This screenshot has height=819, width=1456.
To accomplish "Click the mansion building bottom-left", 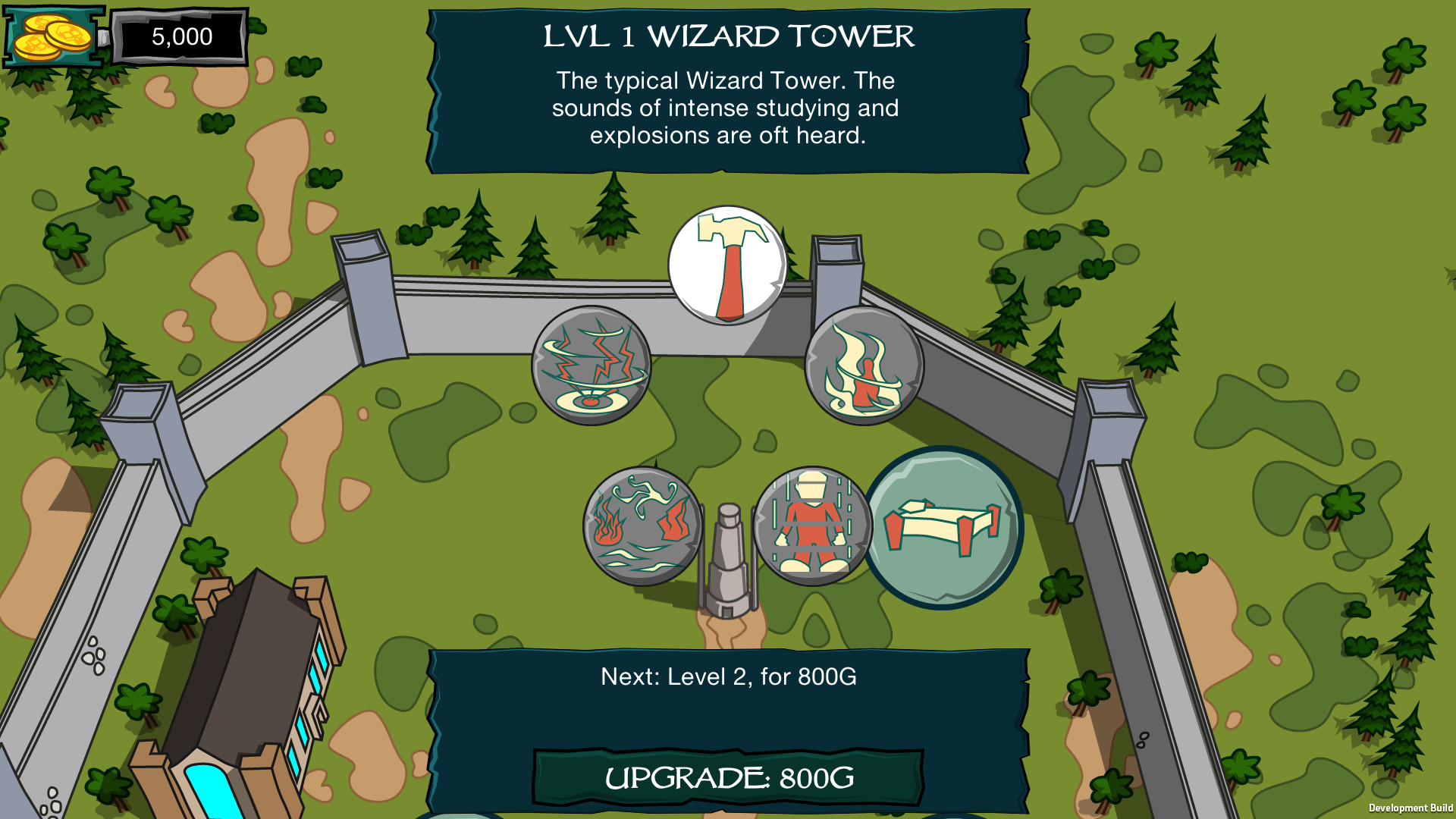I will (250, 682).
